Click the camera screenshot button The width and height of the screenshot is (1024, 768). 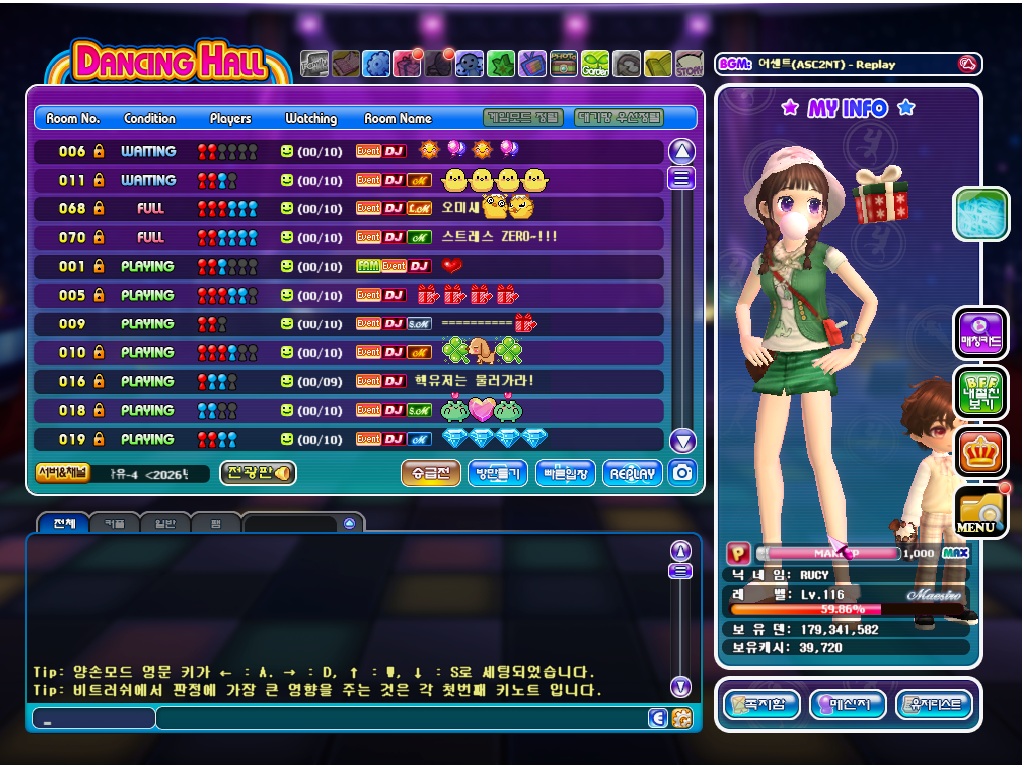[x=683, y=473]
